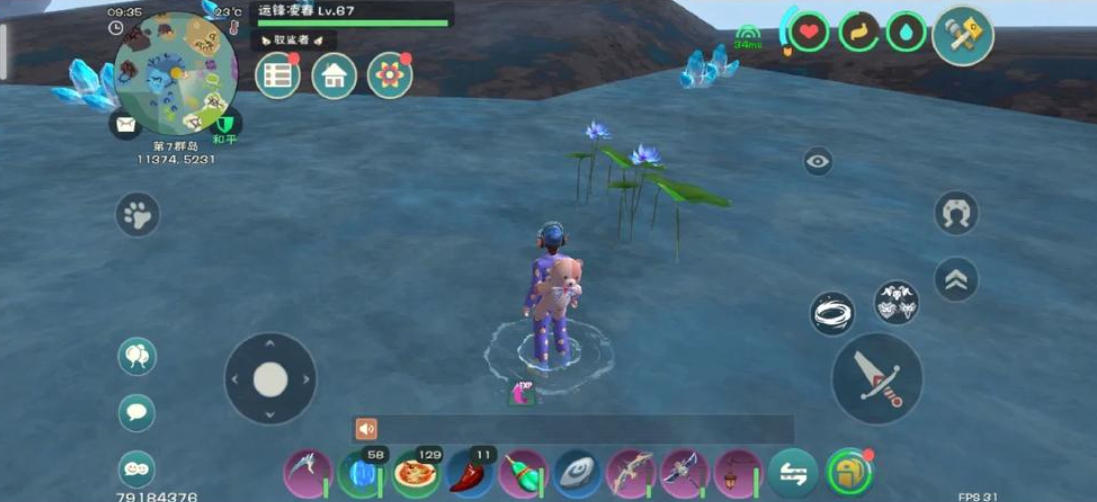The image size is (1097, 502).
Task: Open the mail envelope icon
Action: (x=126, y=124)
